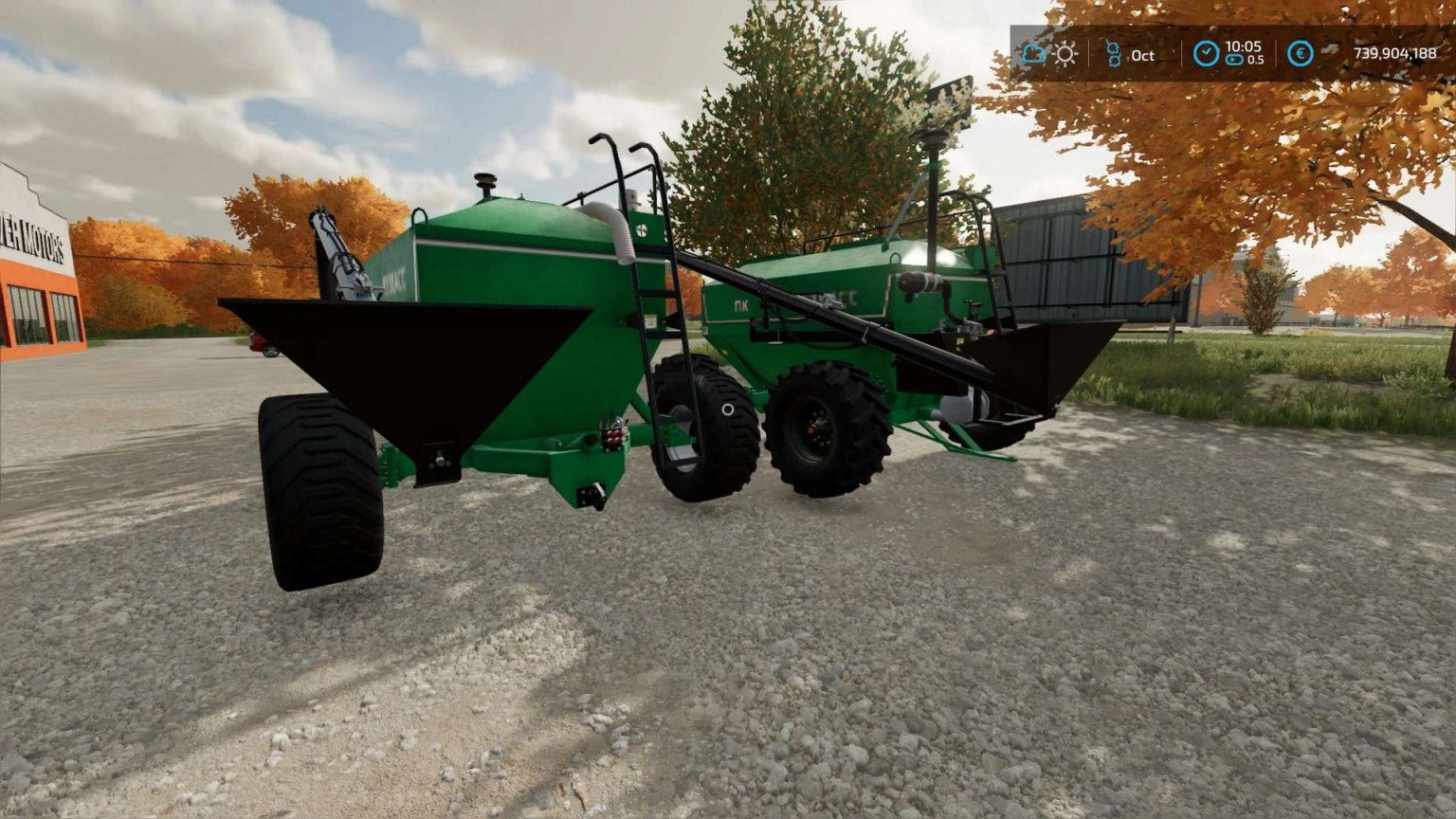This screenshot has width=1456, height=819.
Task: Click the clock icon beside the time
Action: 1205,53
